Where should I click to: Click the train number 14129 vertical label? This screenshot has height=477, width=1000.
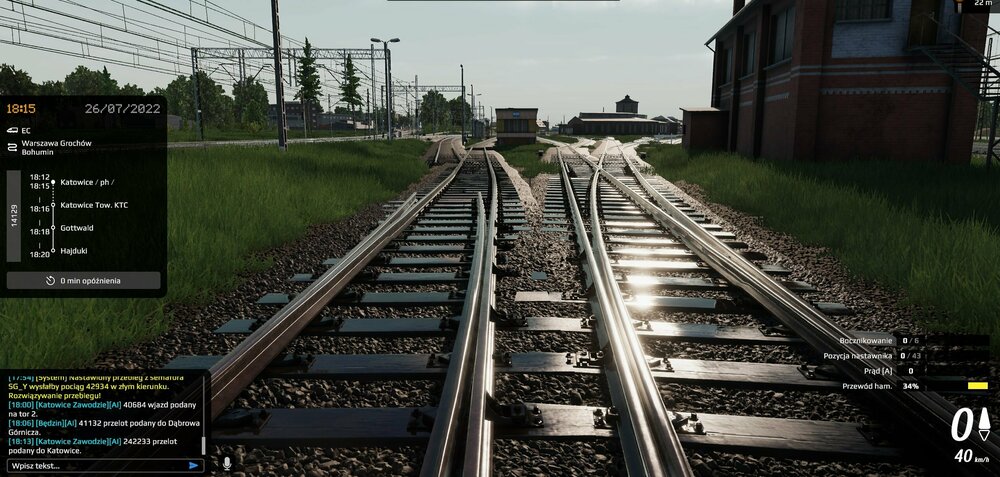pyautogui.click(x=14, y=216)
